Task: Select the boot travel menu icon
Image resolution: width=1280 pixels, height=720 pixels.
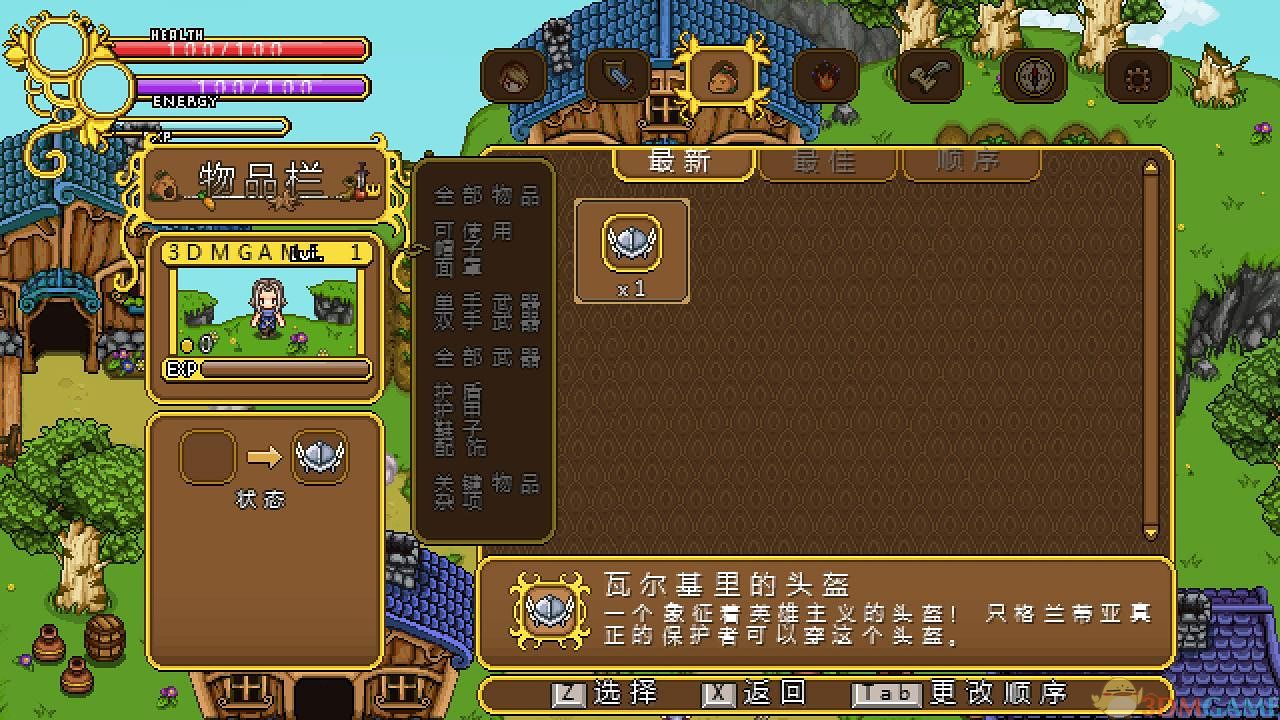Action: coord(930,75)
